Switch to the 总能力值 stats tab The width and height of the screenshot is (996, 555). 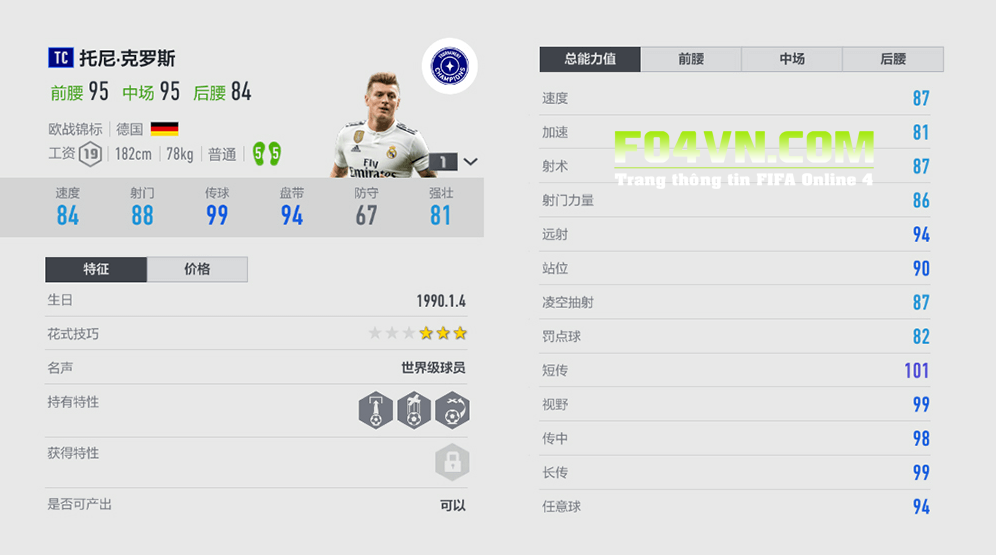tap(590, 59)
